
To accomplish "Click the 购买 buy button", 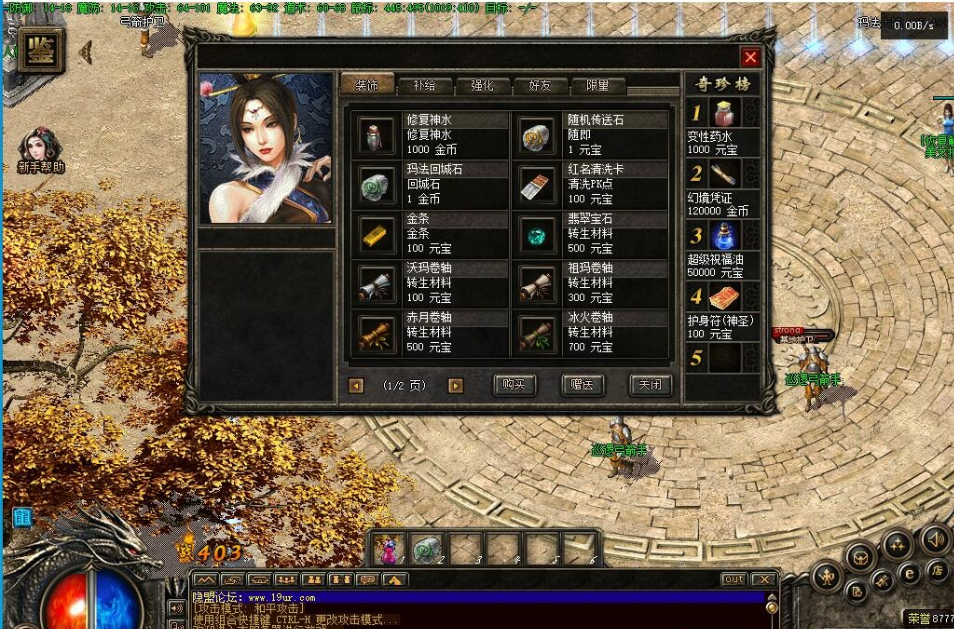I will (515, 385).
